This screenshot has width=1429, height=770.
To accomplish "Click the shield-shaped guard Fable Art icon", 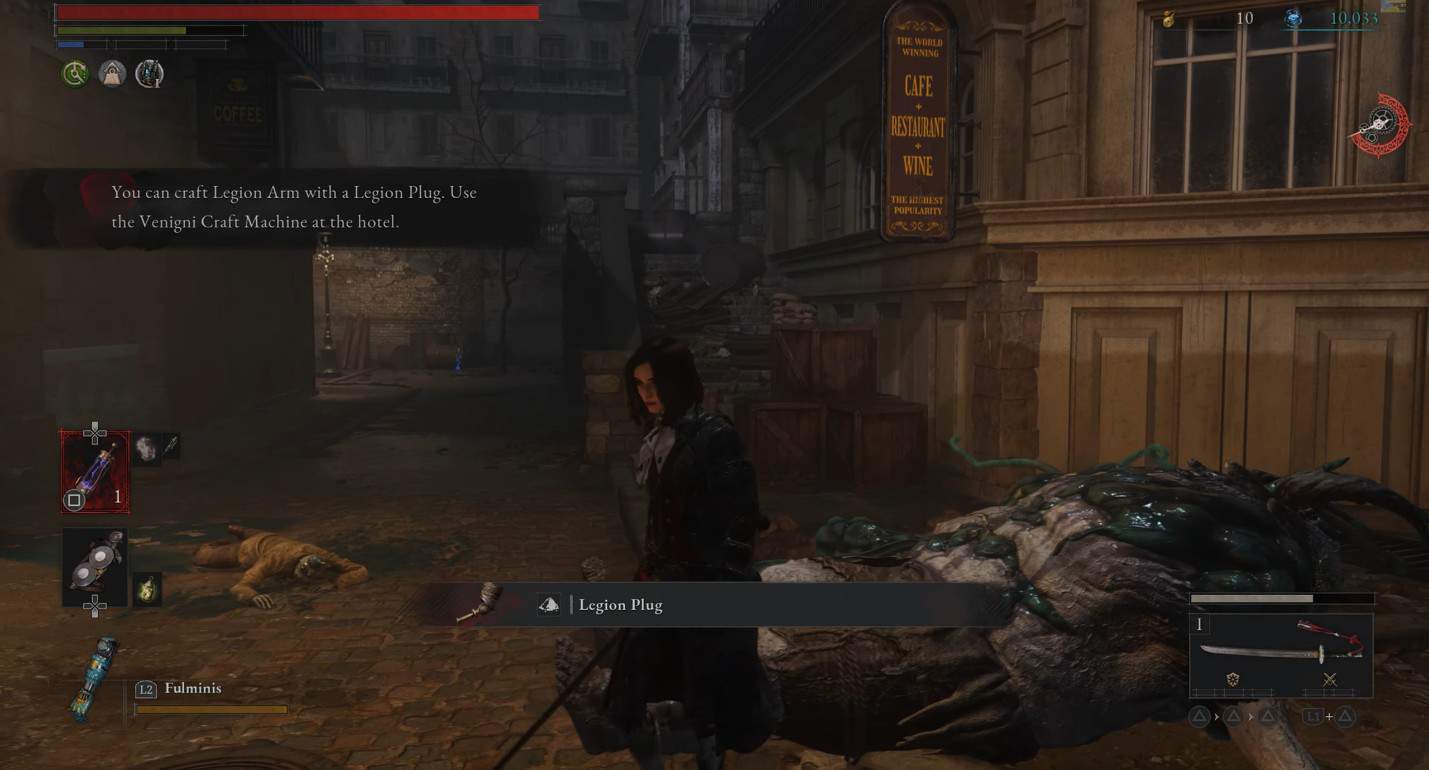I will [1233, 680].
